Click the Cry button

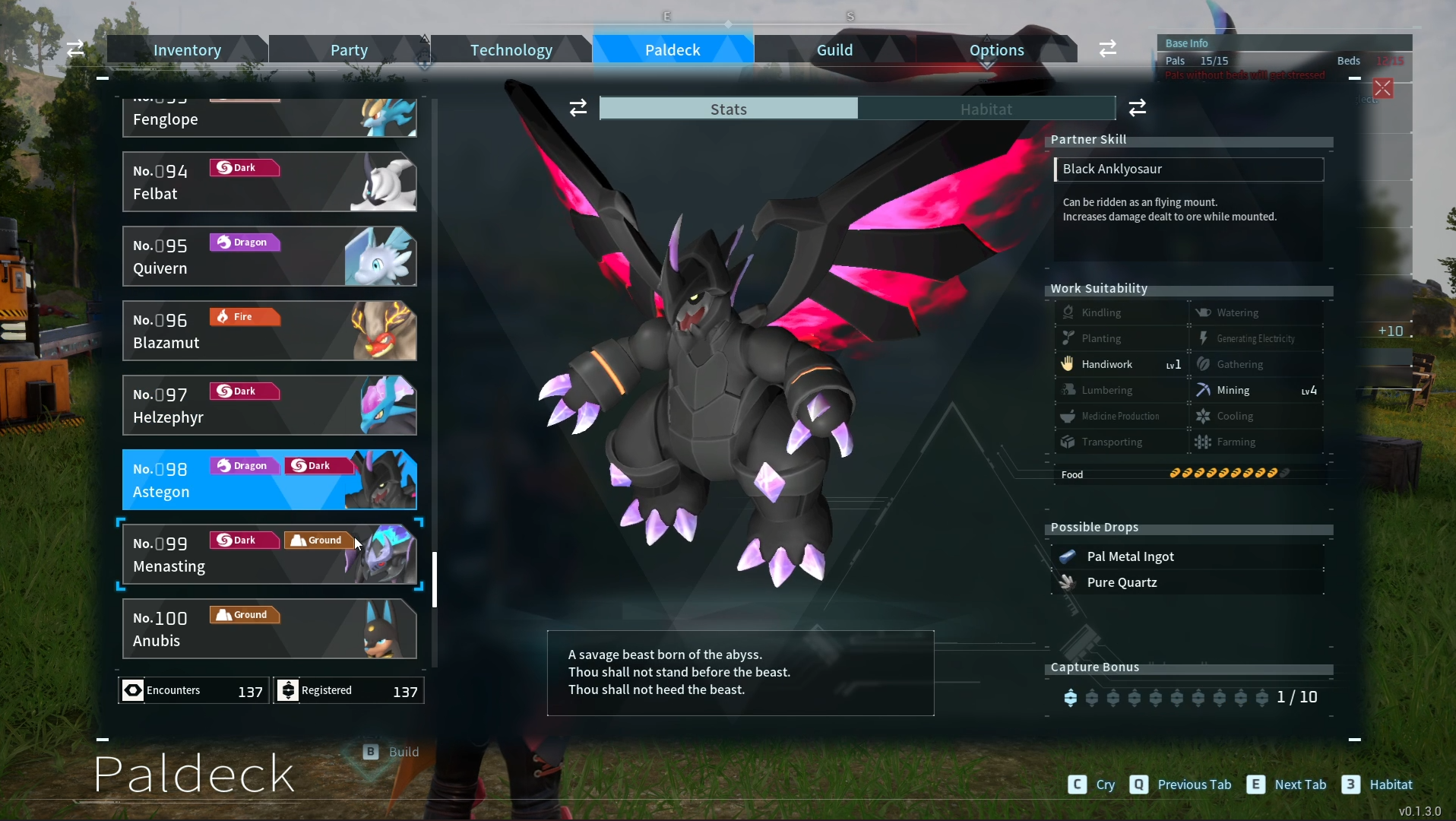coord(1091,785)
